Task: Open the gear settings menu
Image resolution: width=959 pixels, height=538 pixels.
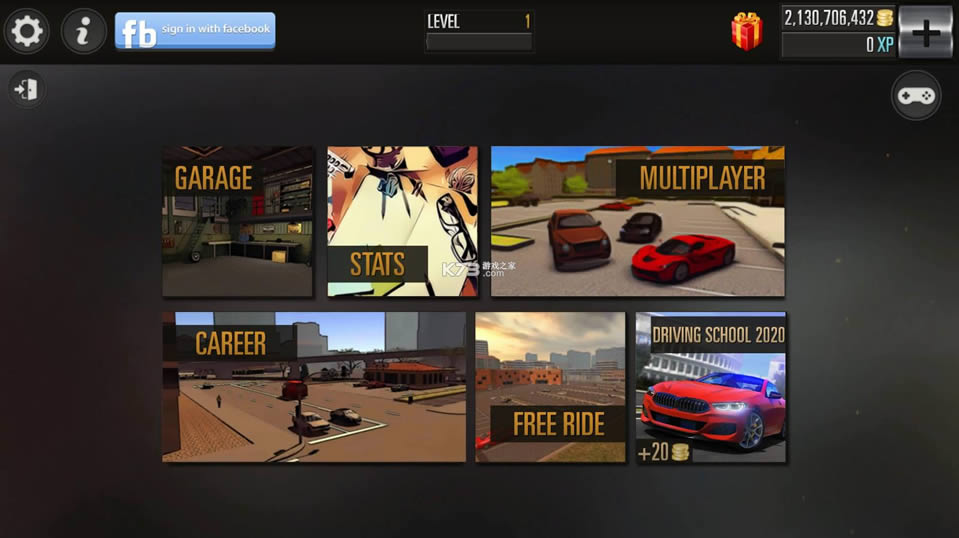Action: click(26, 32)
